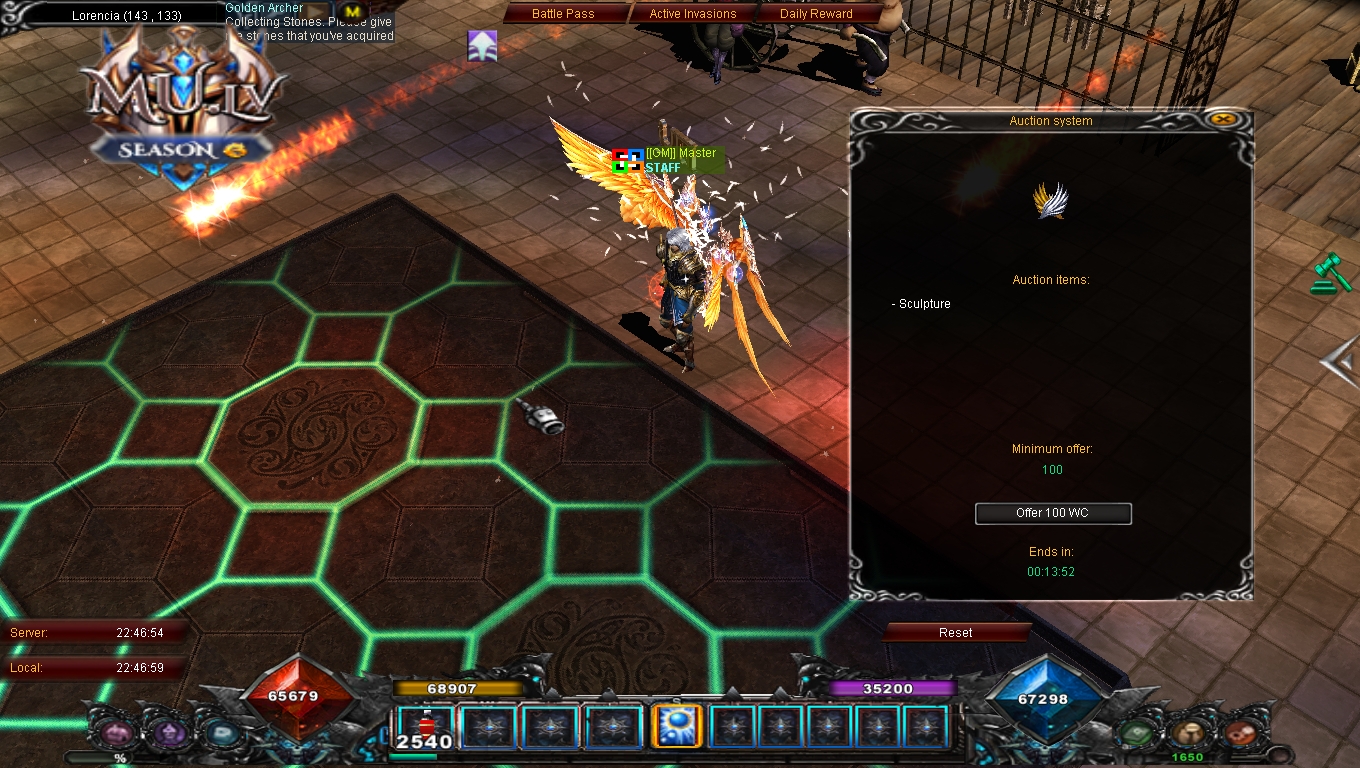Screen dimensions: 1360x768
Task: Click the pink round button at bottom-left
Action: [113, 733]
